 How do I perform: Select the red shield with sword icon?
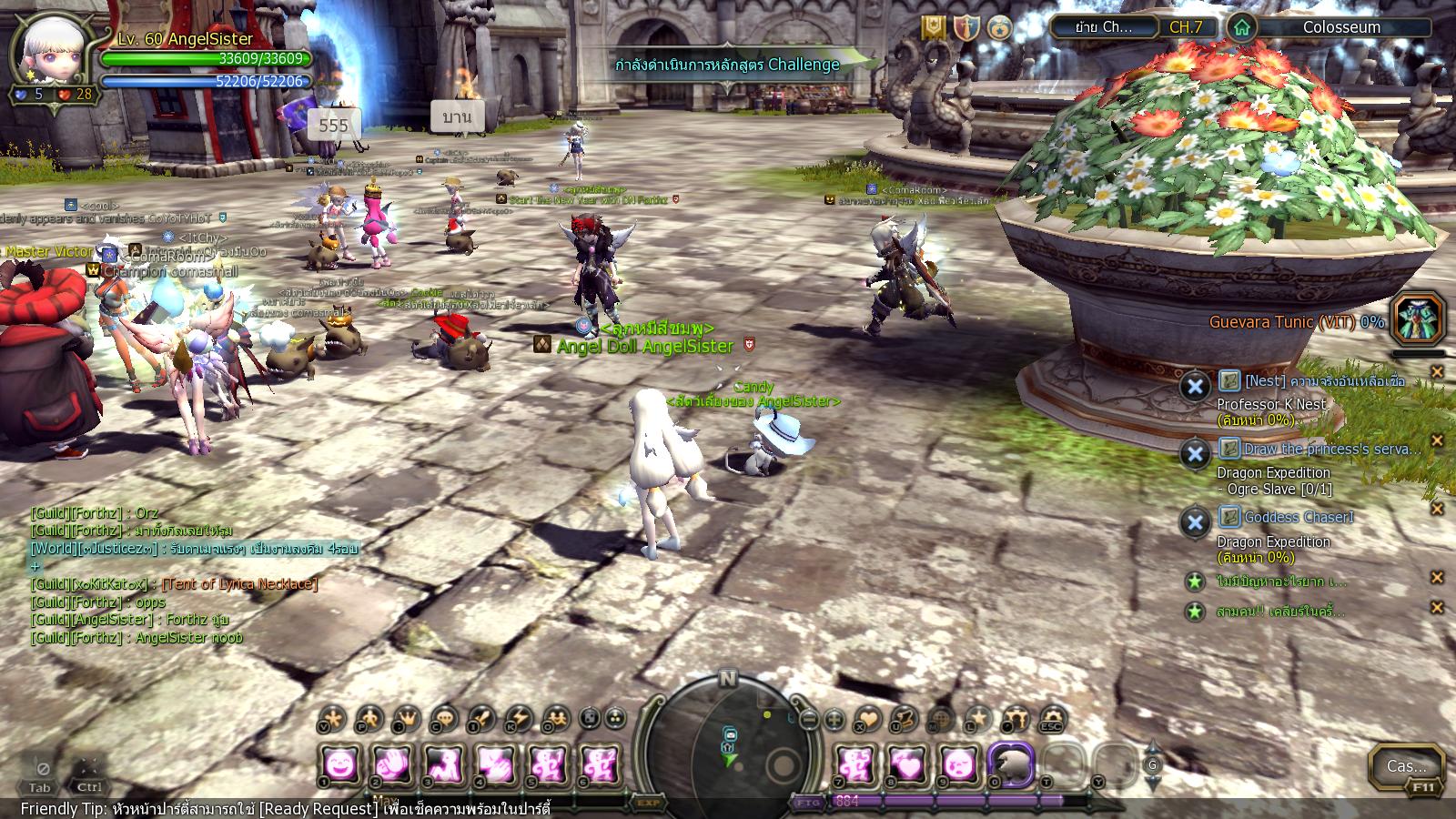pos(966,27)
